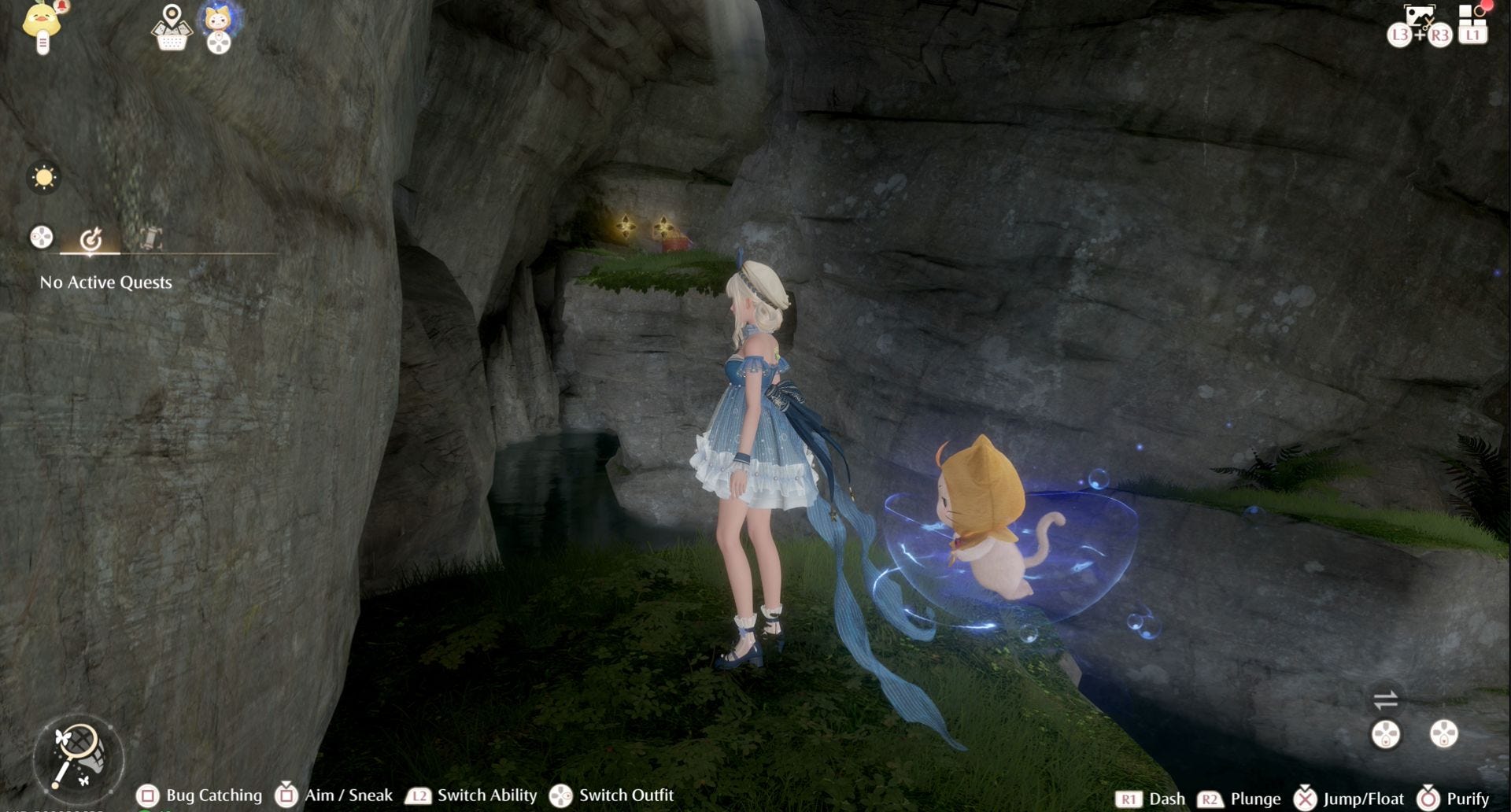The height and width of the screenshot is (812, 1511).
Task: Open the yellow Pear-Pal menu icon
Action: (x=42, y=25)
